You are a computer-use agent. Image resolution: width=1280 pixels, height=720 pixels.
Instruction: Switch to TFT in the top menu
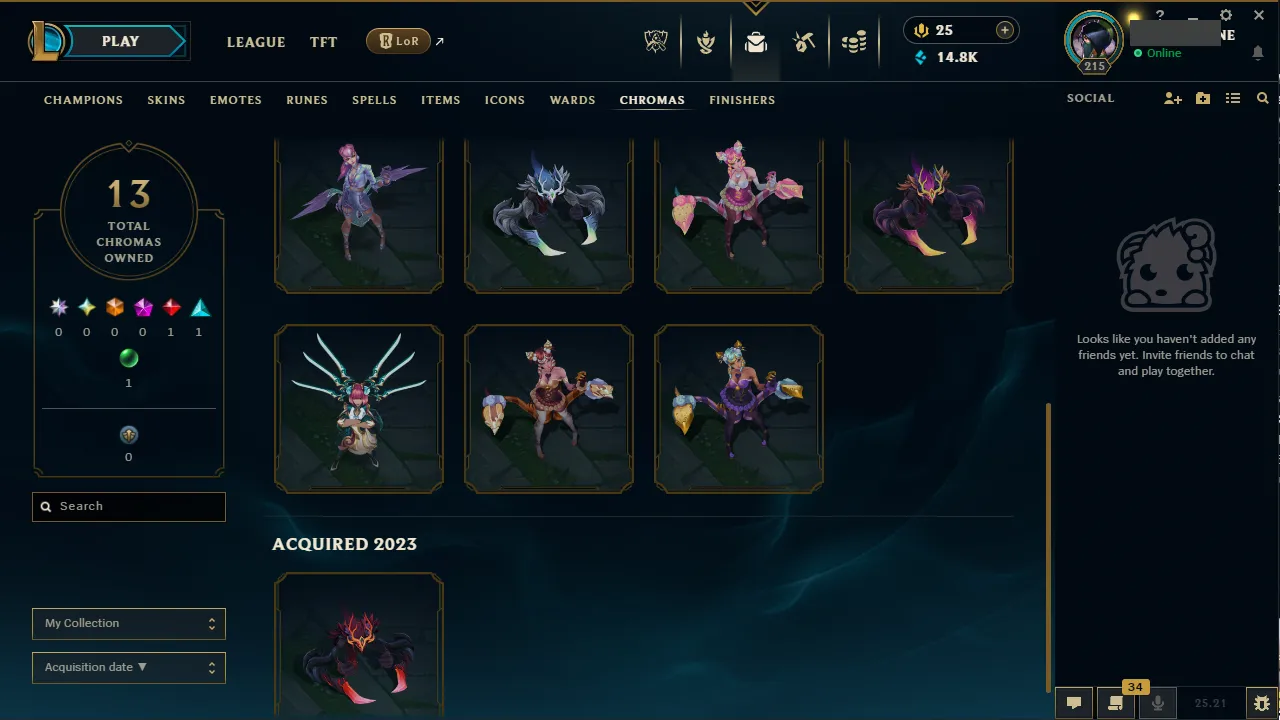click(x=323, y=42)
